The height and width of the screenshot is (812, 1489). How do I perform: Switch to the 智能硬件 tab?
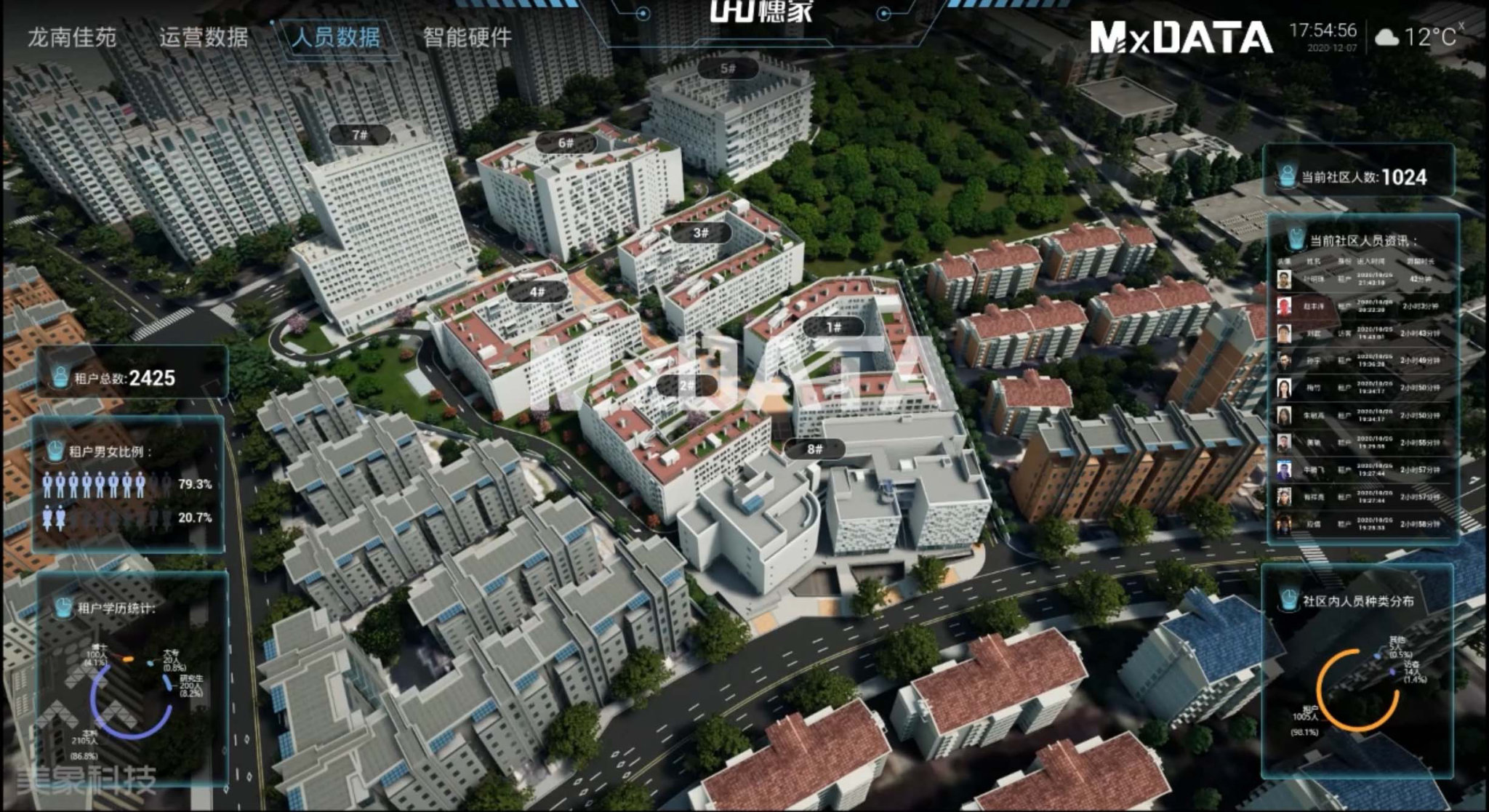467,37
